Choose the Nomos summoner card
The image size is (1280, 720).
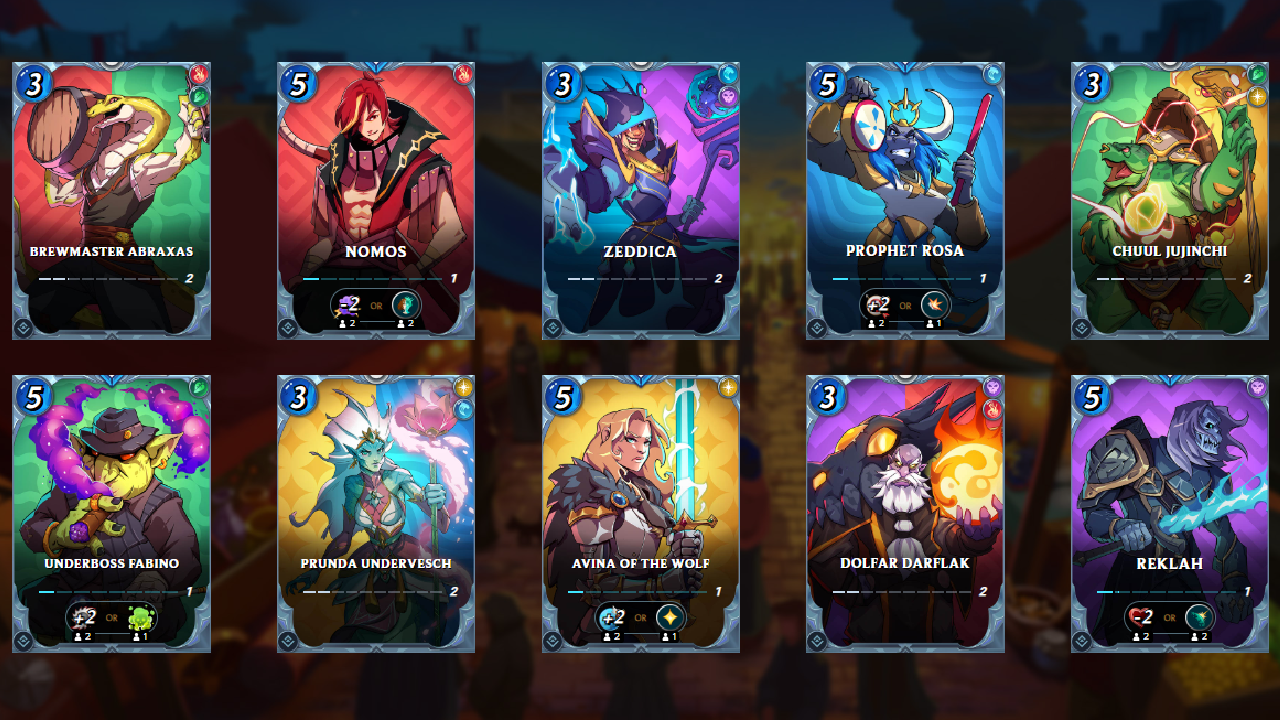(x=376, y=200)
